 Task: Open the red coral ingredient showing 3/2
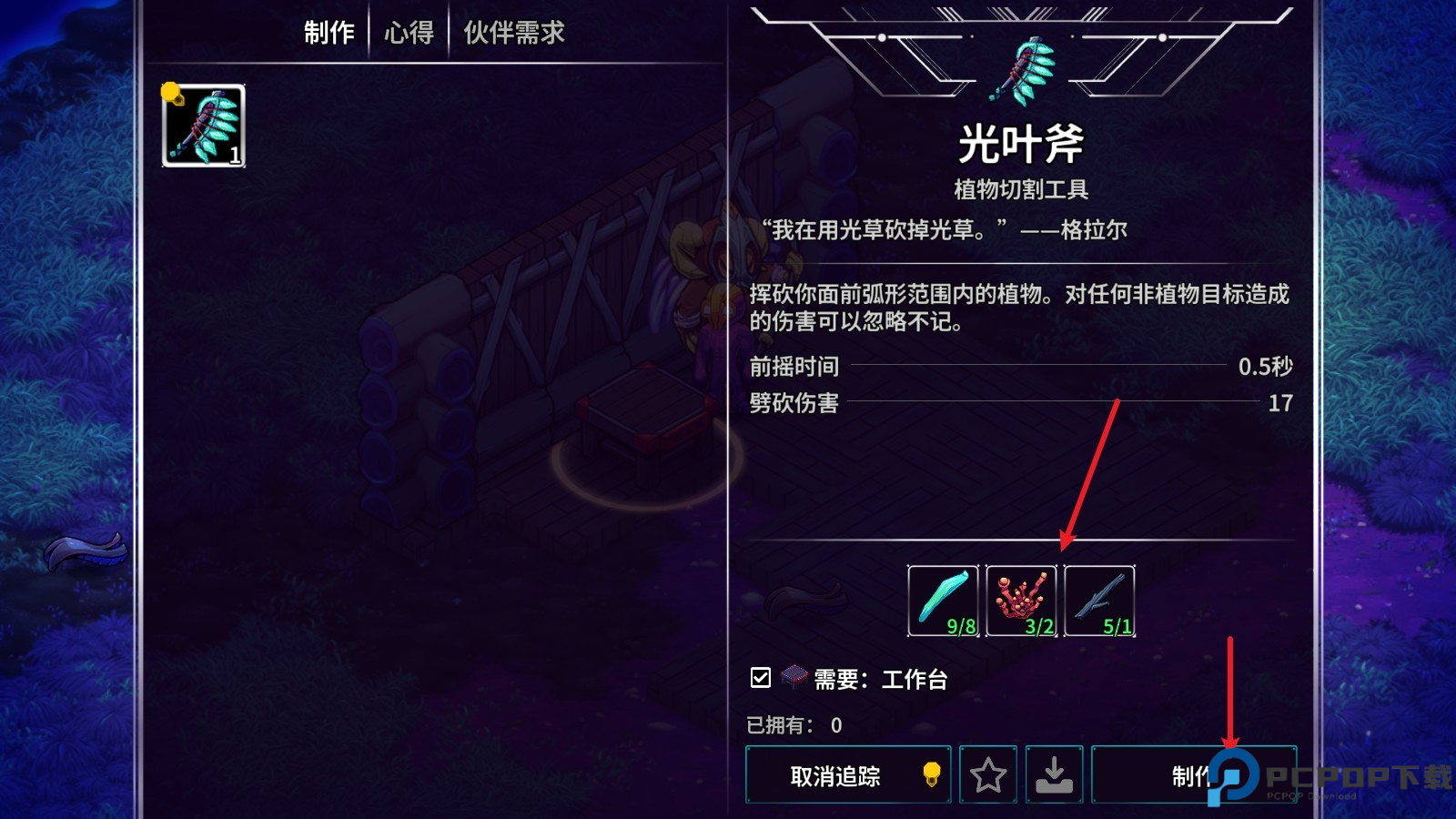click(x=1023, y=601)
